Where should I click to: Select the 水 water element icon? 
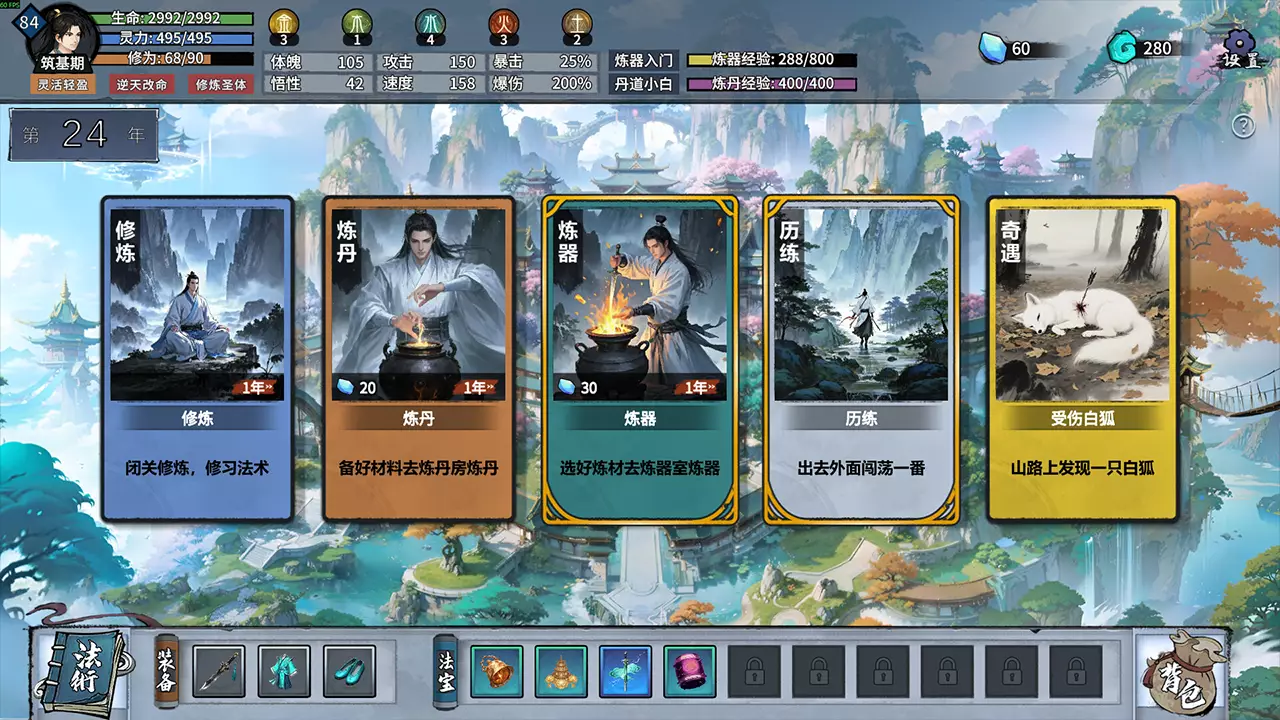(431, 22)
